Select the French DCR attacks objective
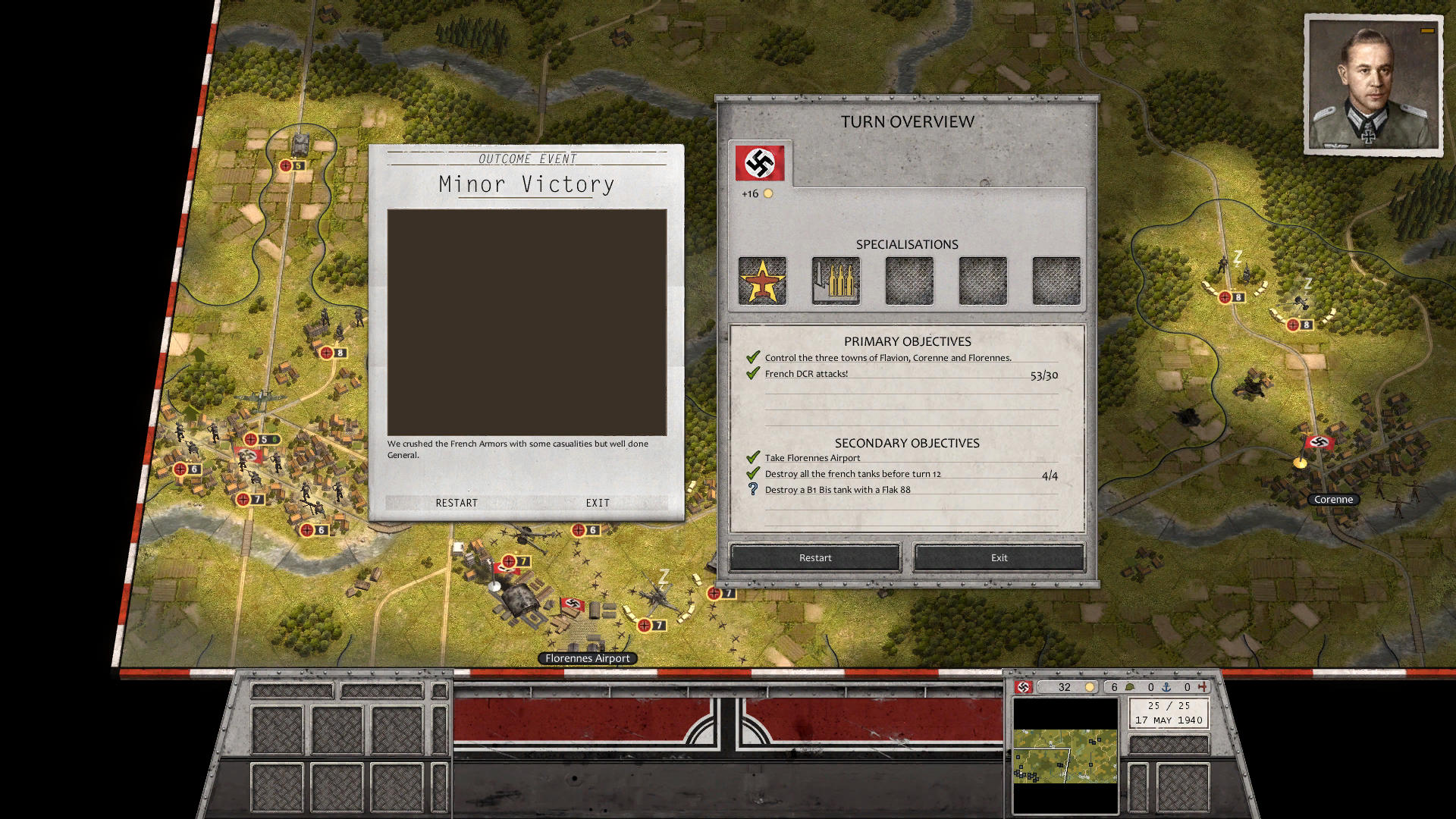 pos(806,374)
